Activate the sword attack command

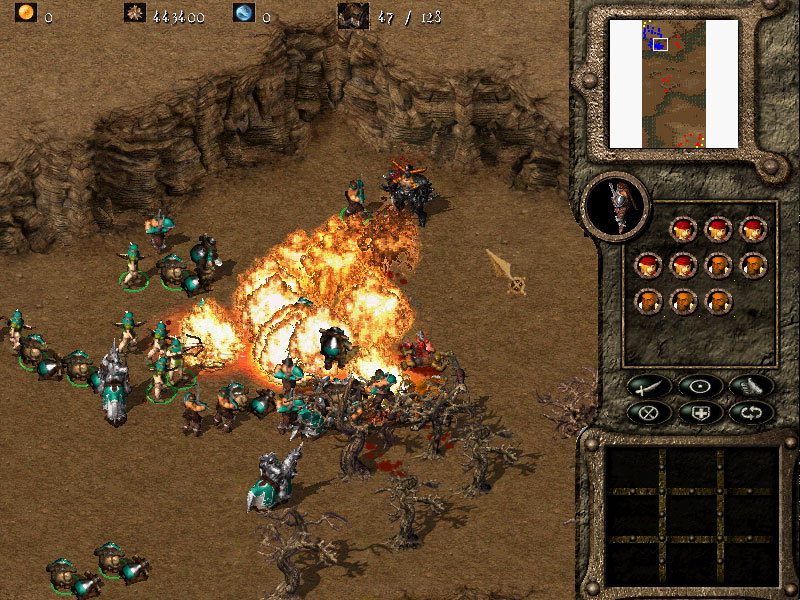coord(646,385)
